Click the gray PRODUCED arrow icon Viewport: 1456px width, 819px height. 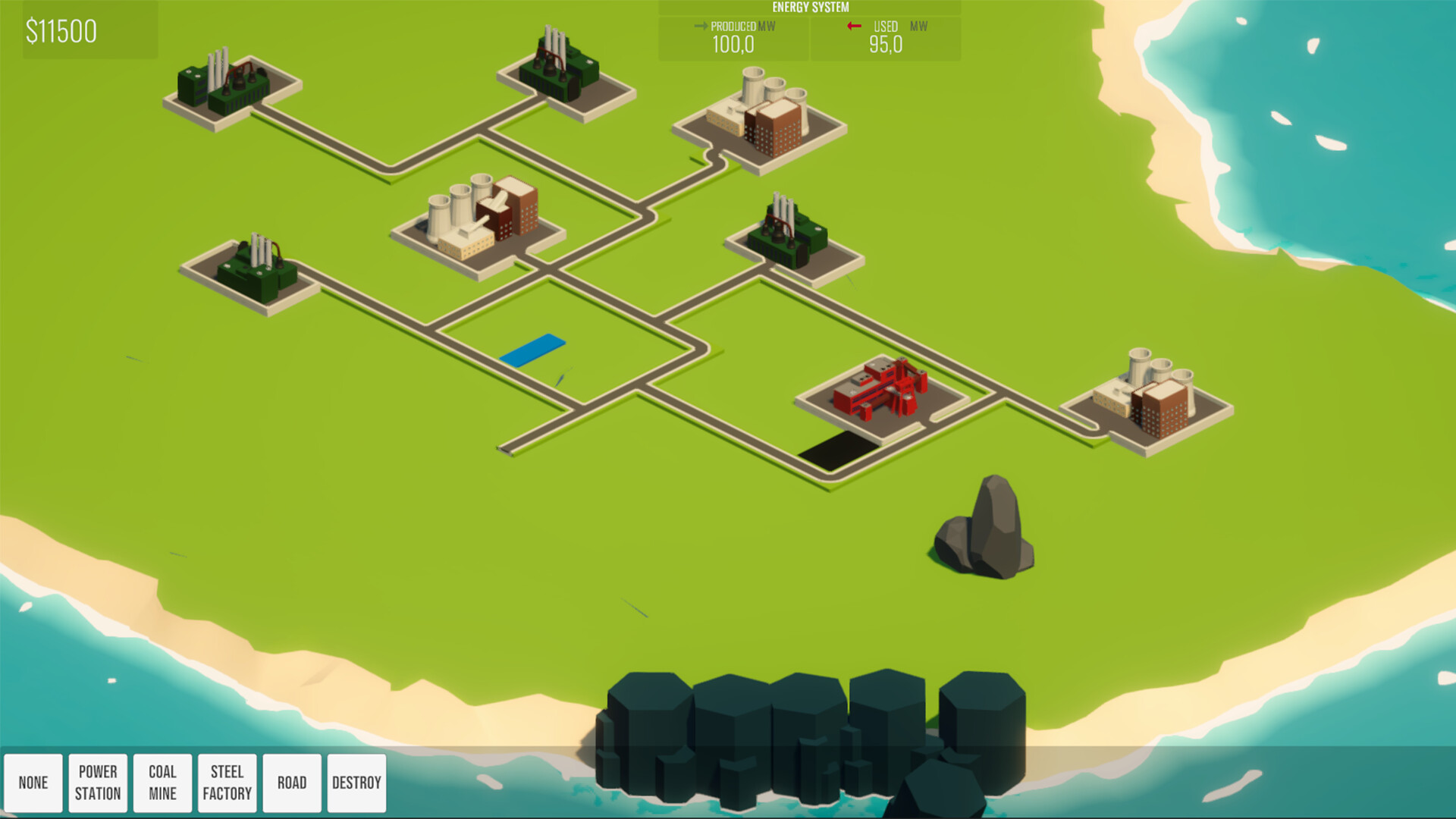701,25
